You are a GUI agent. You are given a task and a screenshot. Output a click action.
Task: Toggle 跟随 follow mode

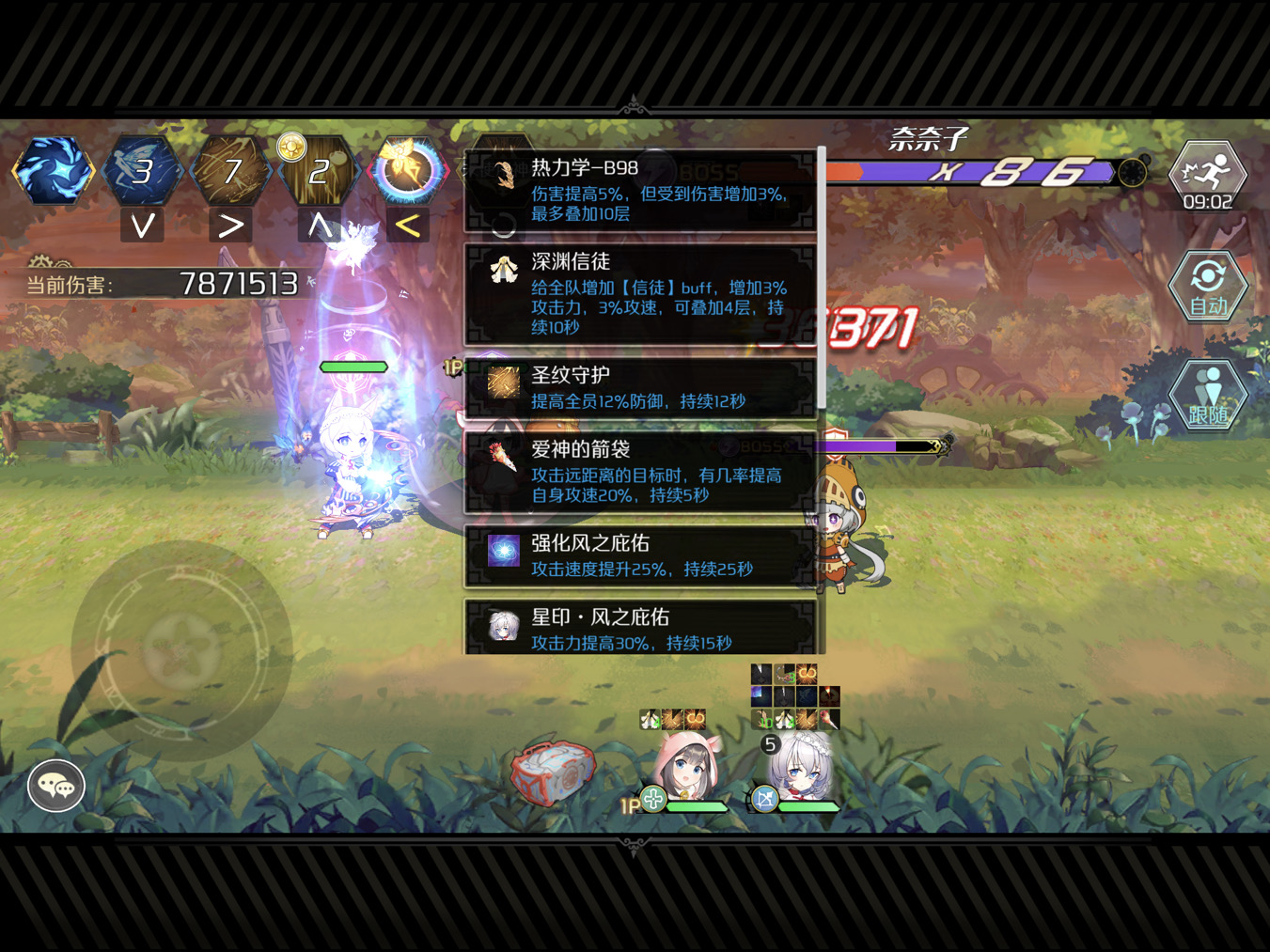click(x=1208, y=395)
